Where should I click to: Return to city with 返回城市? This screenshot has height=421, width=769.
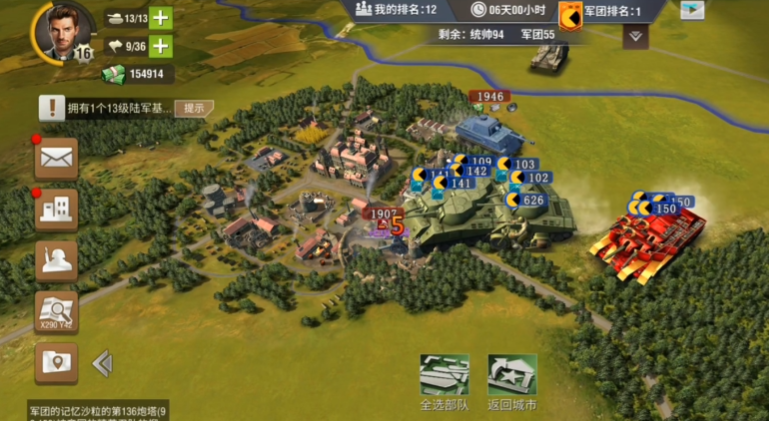click(x=512, y=379)
